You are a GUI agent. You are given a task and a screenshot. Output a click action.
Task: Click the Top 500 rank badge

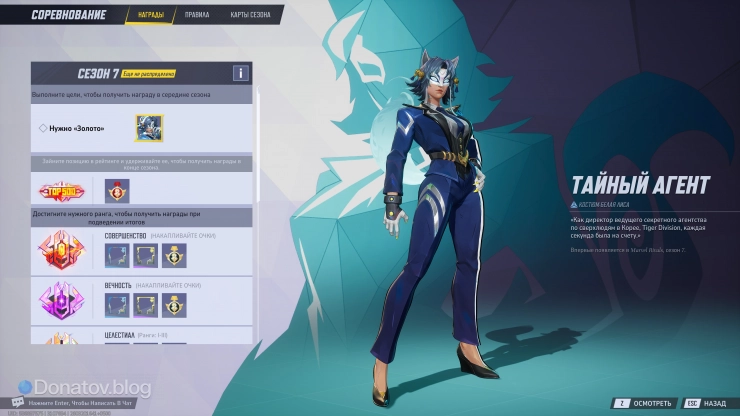tap(62, 191)
